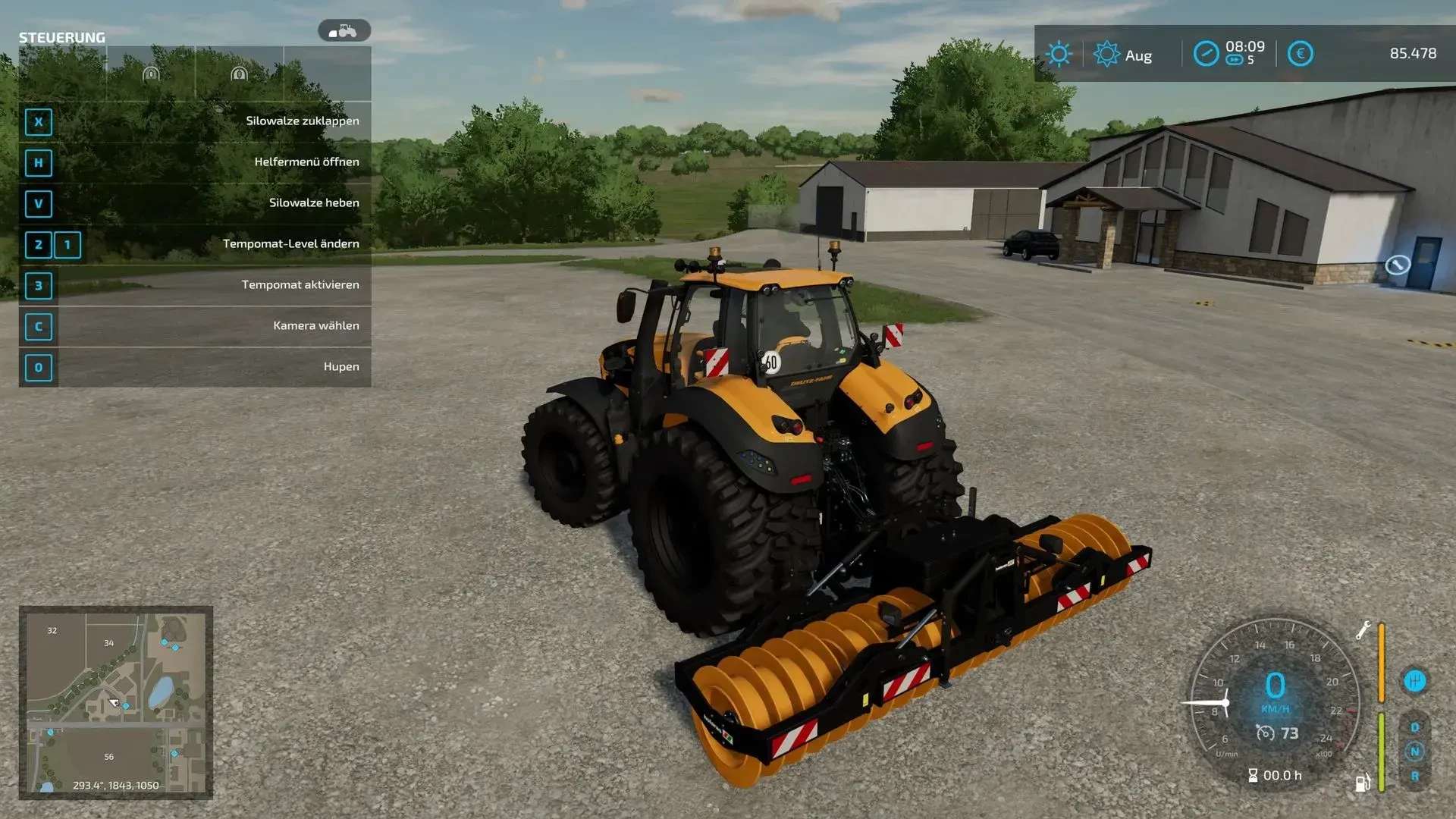Click the current weather sun icon

(1059, 54)
